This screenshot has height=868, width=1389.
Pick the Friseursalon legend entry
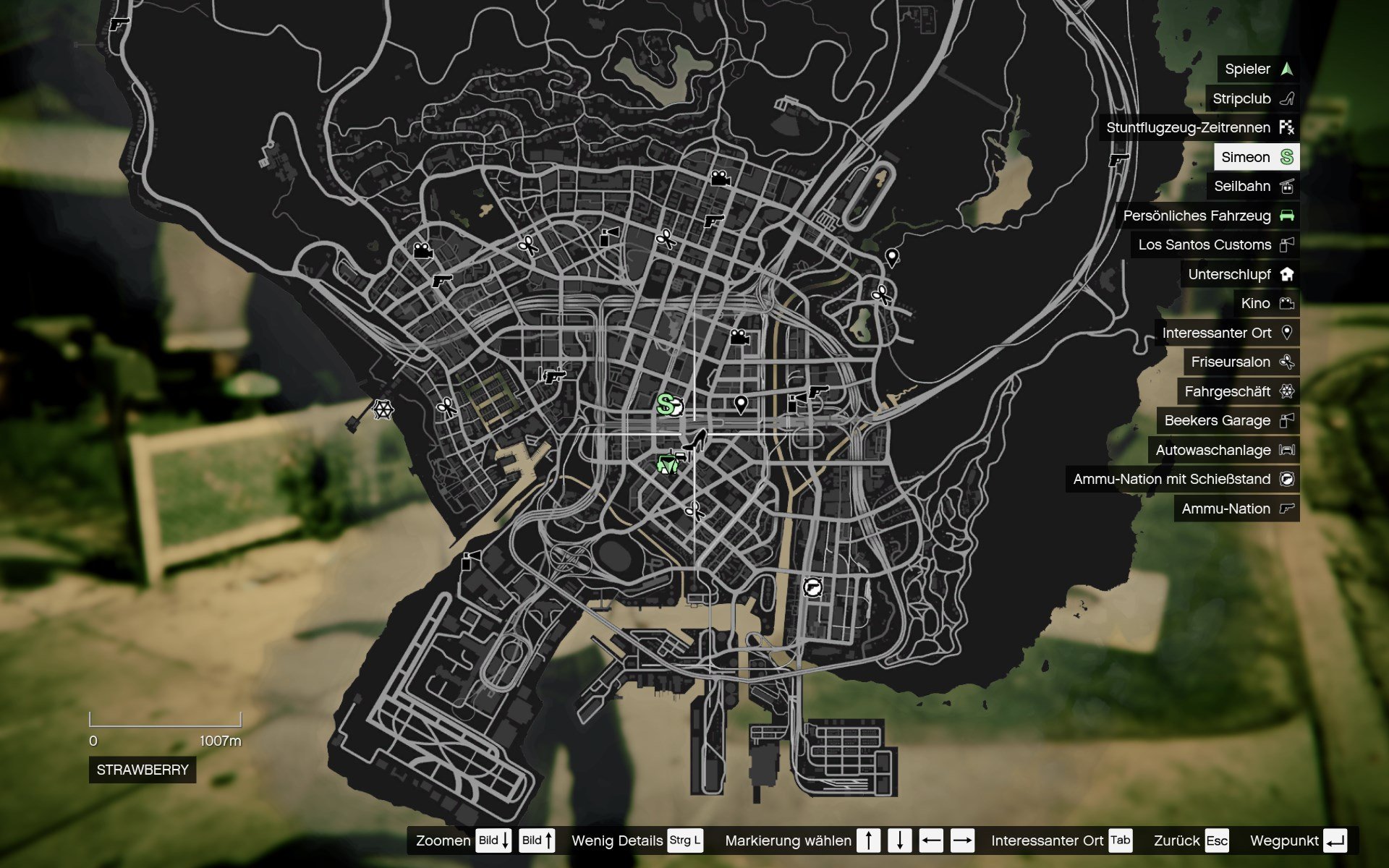(1241, 362)
